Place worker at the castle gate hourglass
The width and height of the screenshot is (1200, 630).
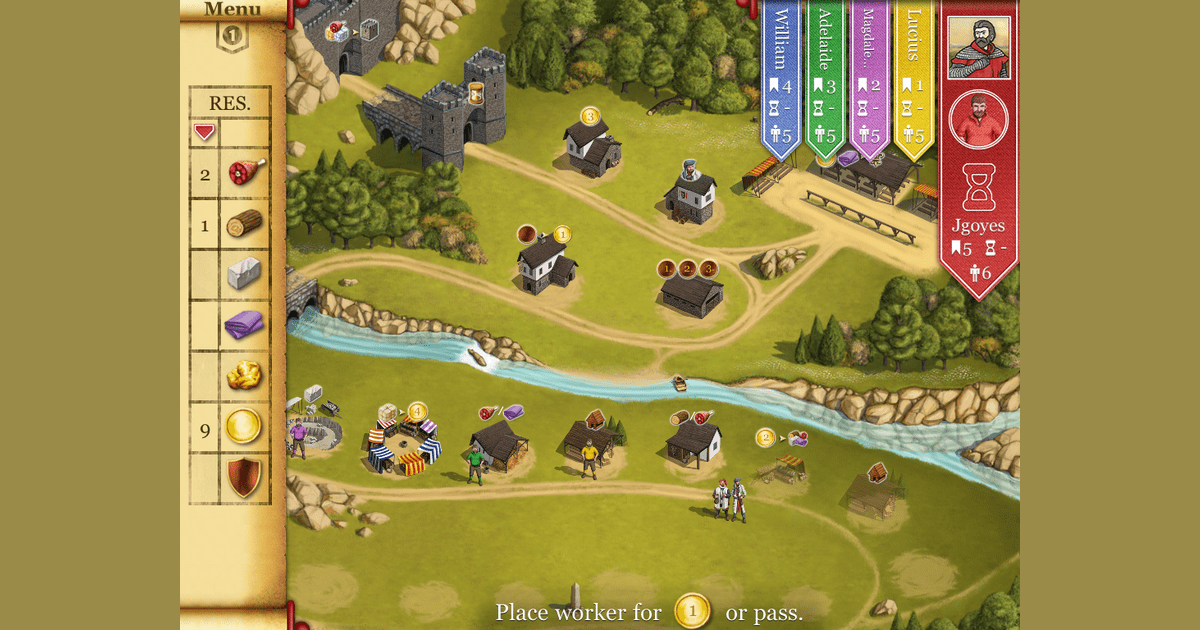[x=477, y=93]
